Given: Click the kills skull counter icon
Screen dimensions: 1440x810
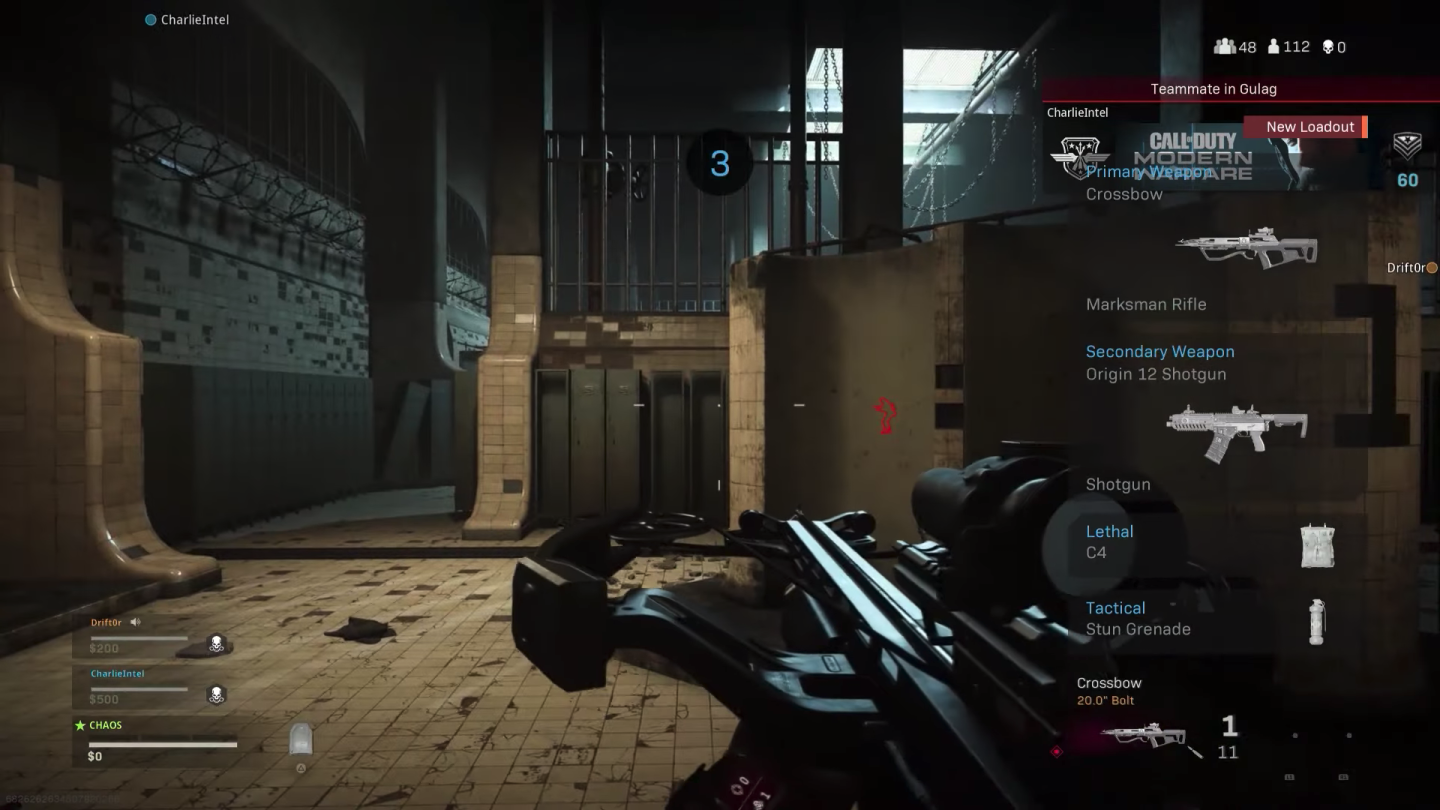Looking at the screenshot, I should point(1328,47).
